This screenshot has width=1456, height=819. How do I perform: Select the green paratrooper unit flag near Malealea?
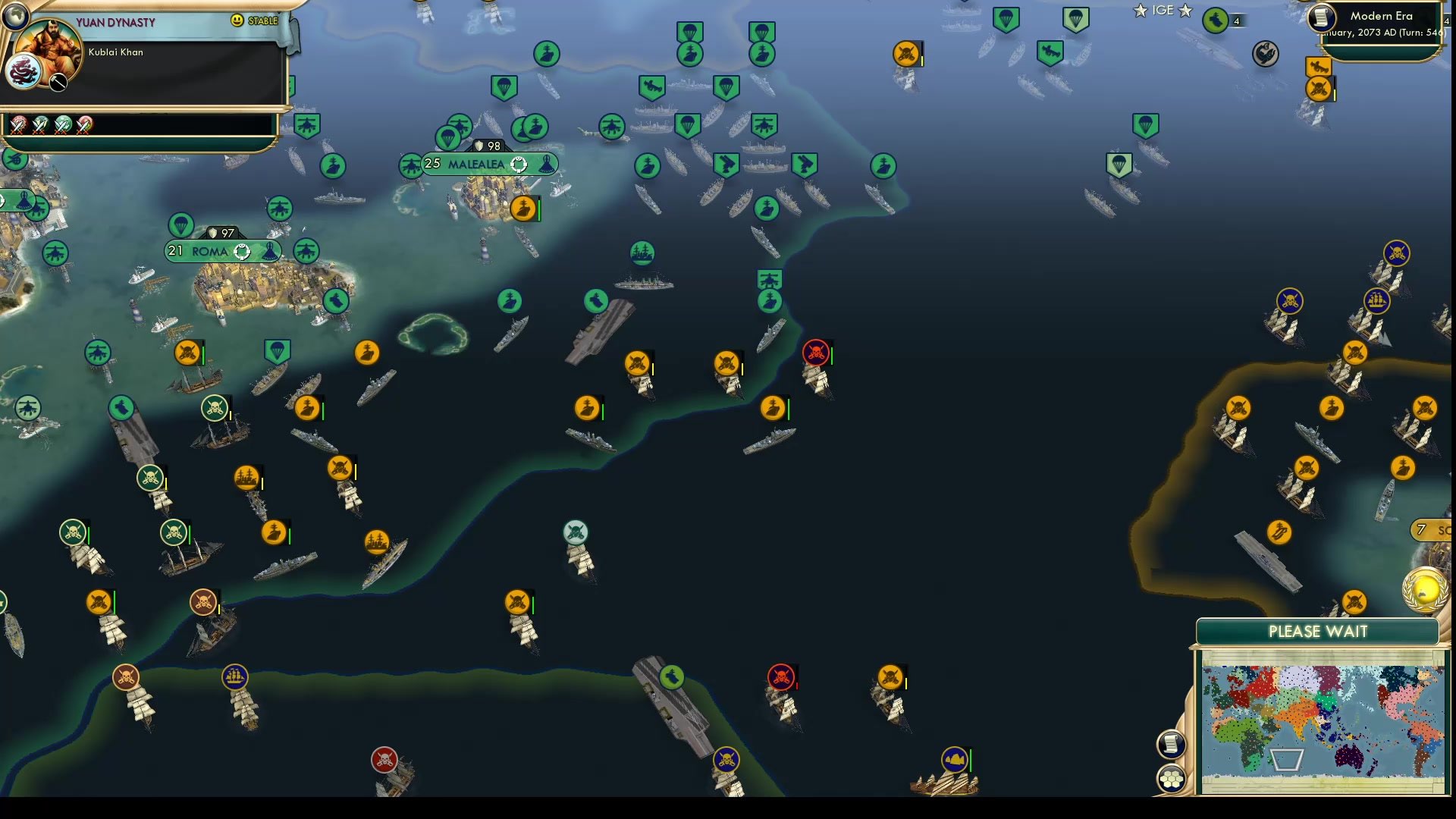tap(448, 137)
